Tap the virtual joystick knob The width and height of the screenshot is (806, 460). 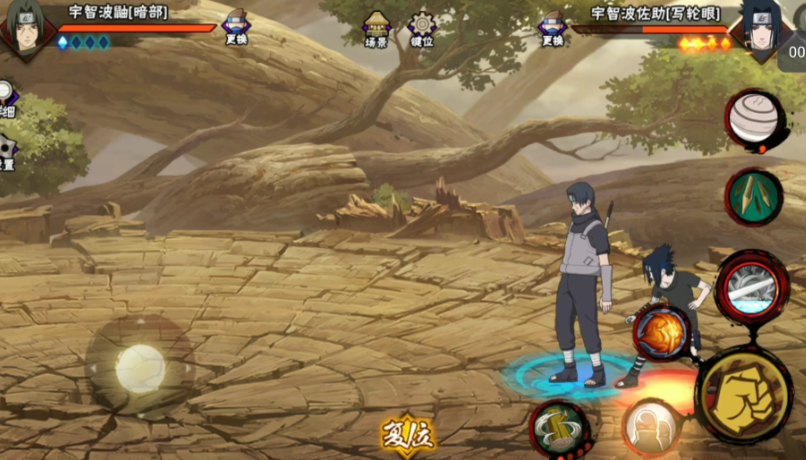tap(139, 368)
